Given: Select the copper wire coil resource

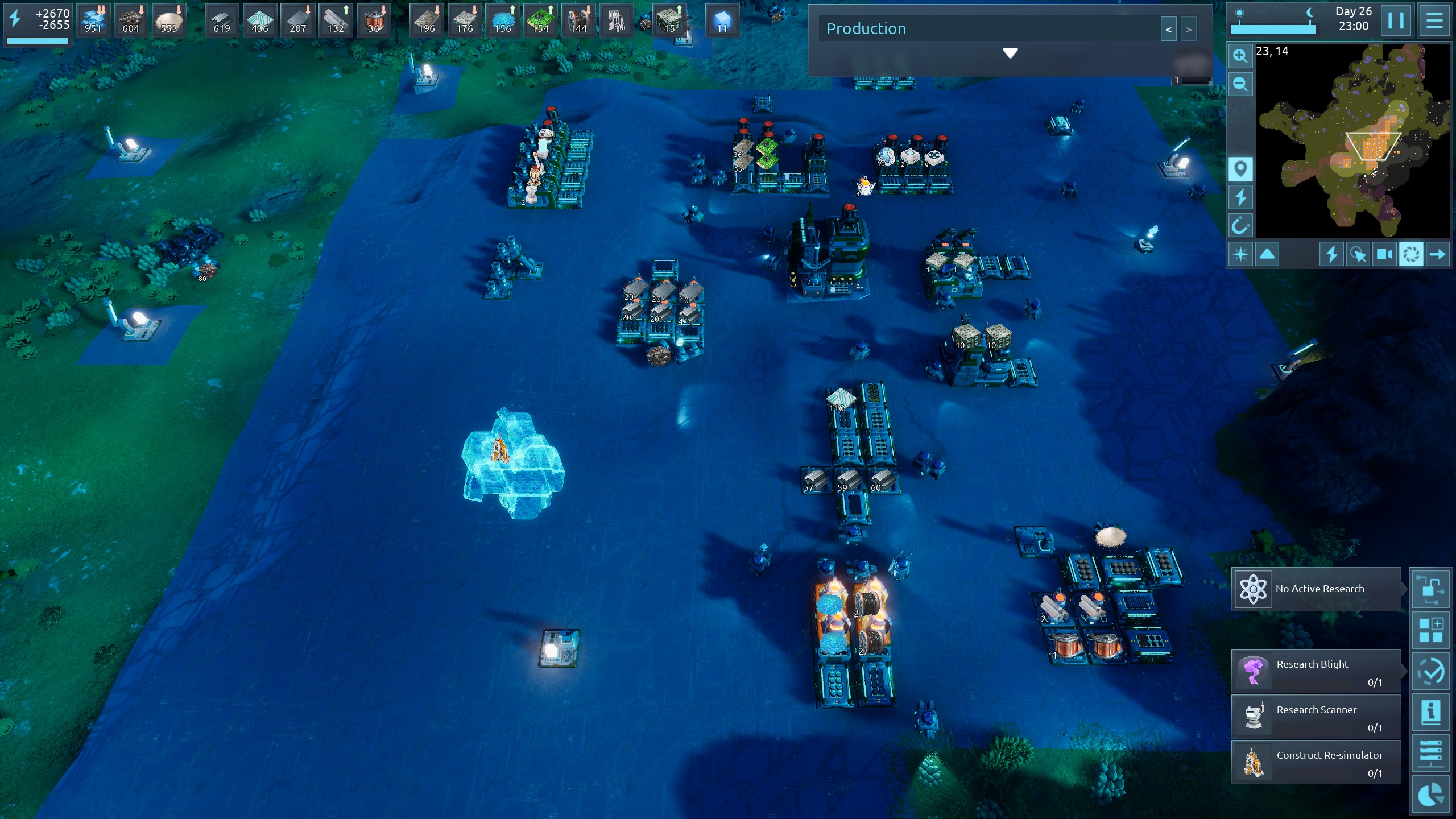Looking at the screenshot, I should tap(374, 21).
